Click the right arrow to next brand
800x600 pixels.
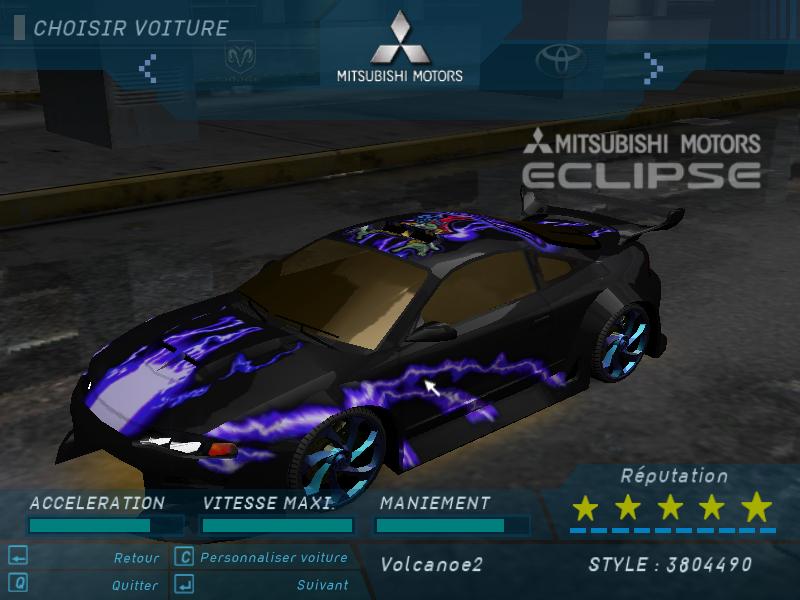click(653, 68)
